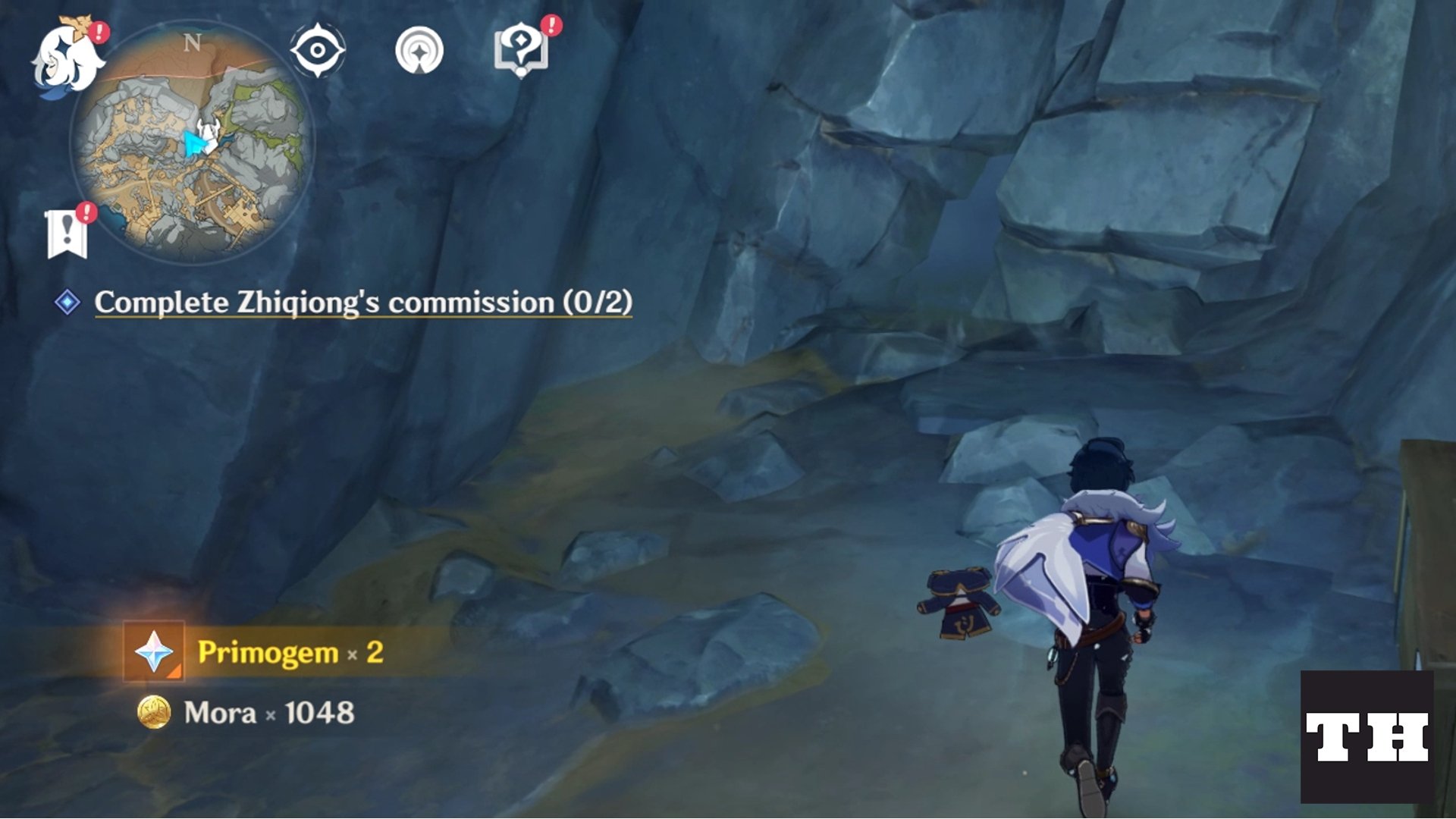
Task: Activate Elemental Sight with the eye icon
Action: point(320,52)
